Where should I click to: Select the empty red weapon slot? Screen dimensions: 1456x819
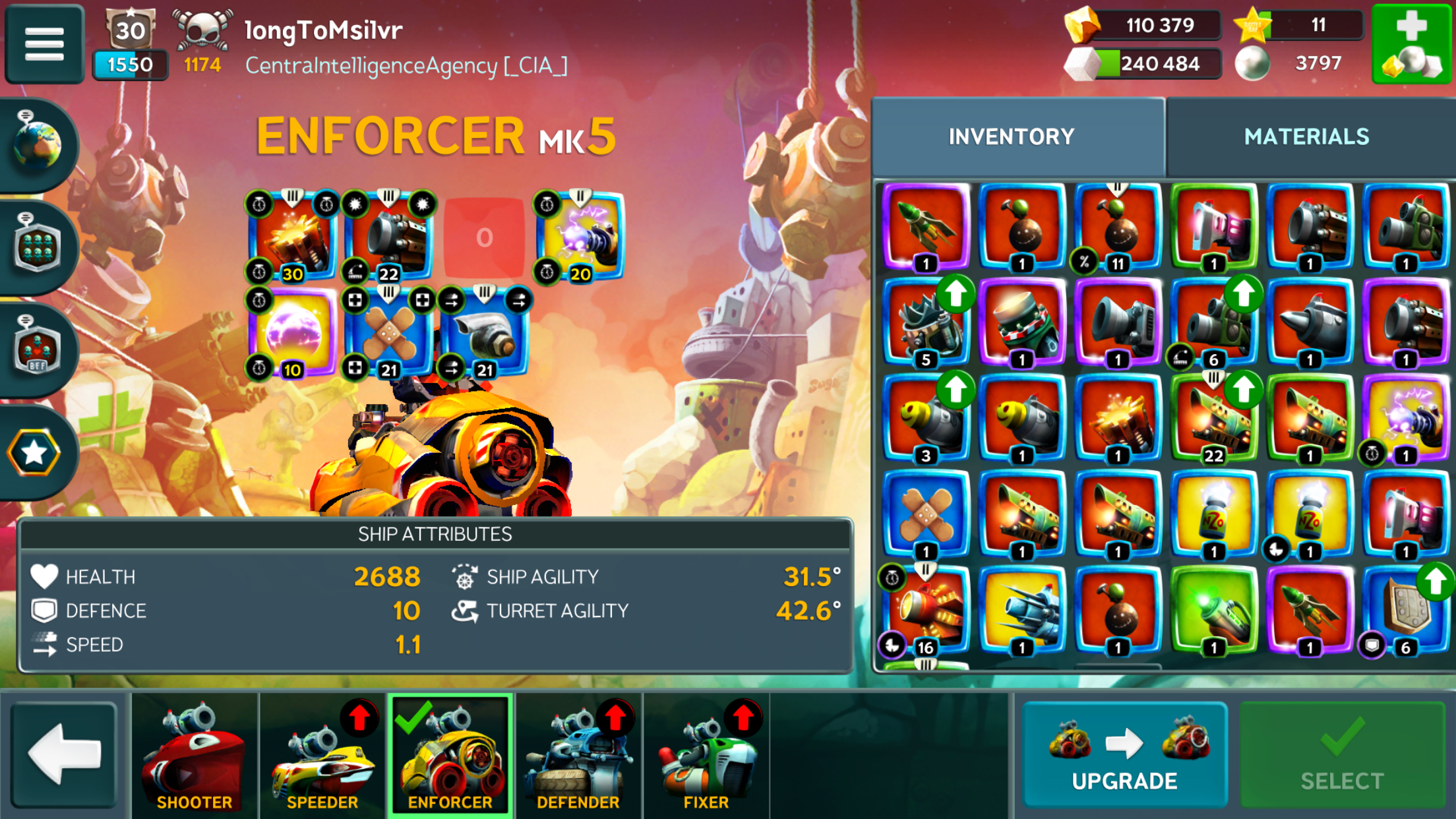[485, 237]
